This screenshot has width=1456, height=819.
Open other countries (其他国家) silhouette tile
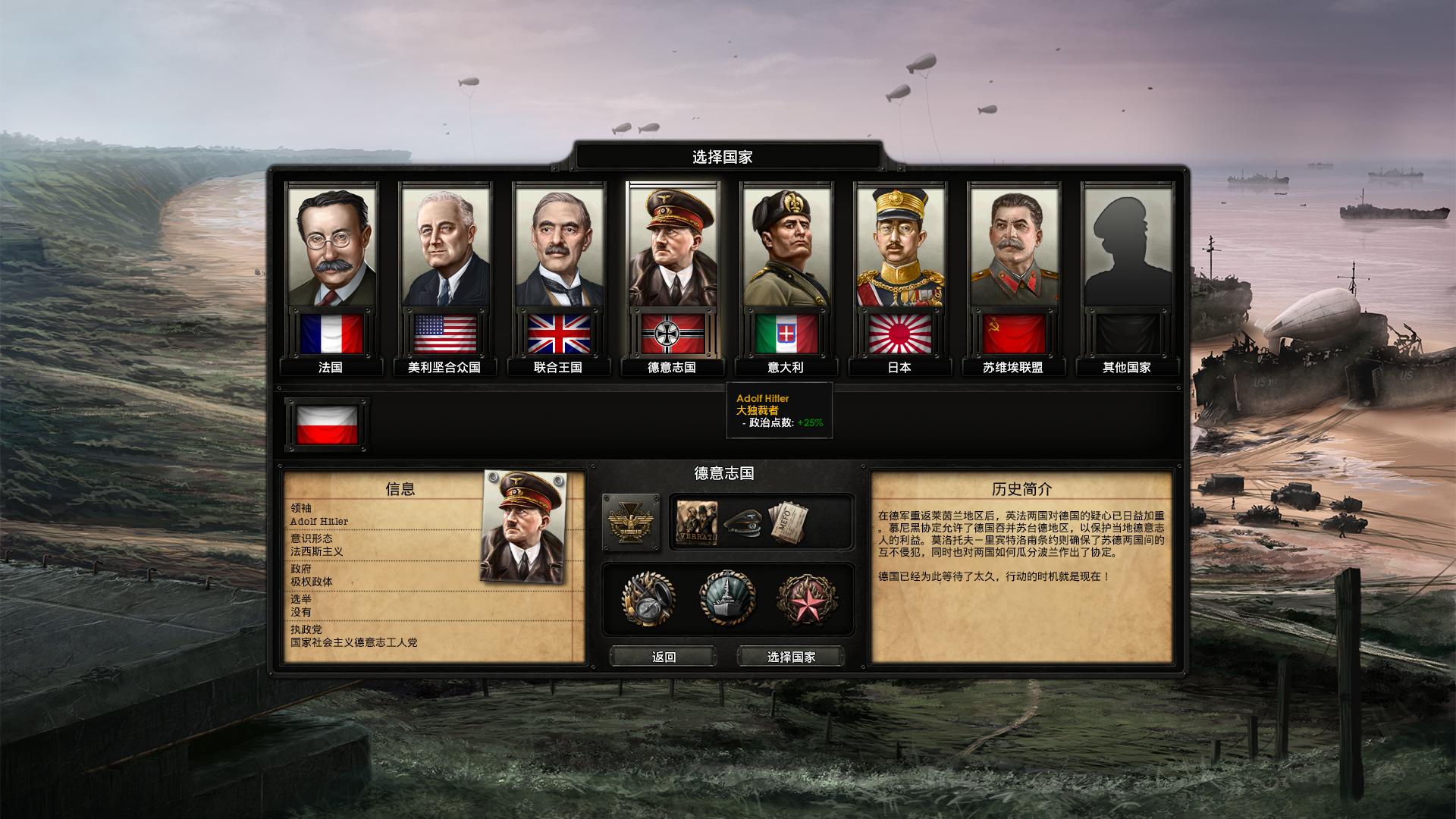coord(1127,250)
